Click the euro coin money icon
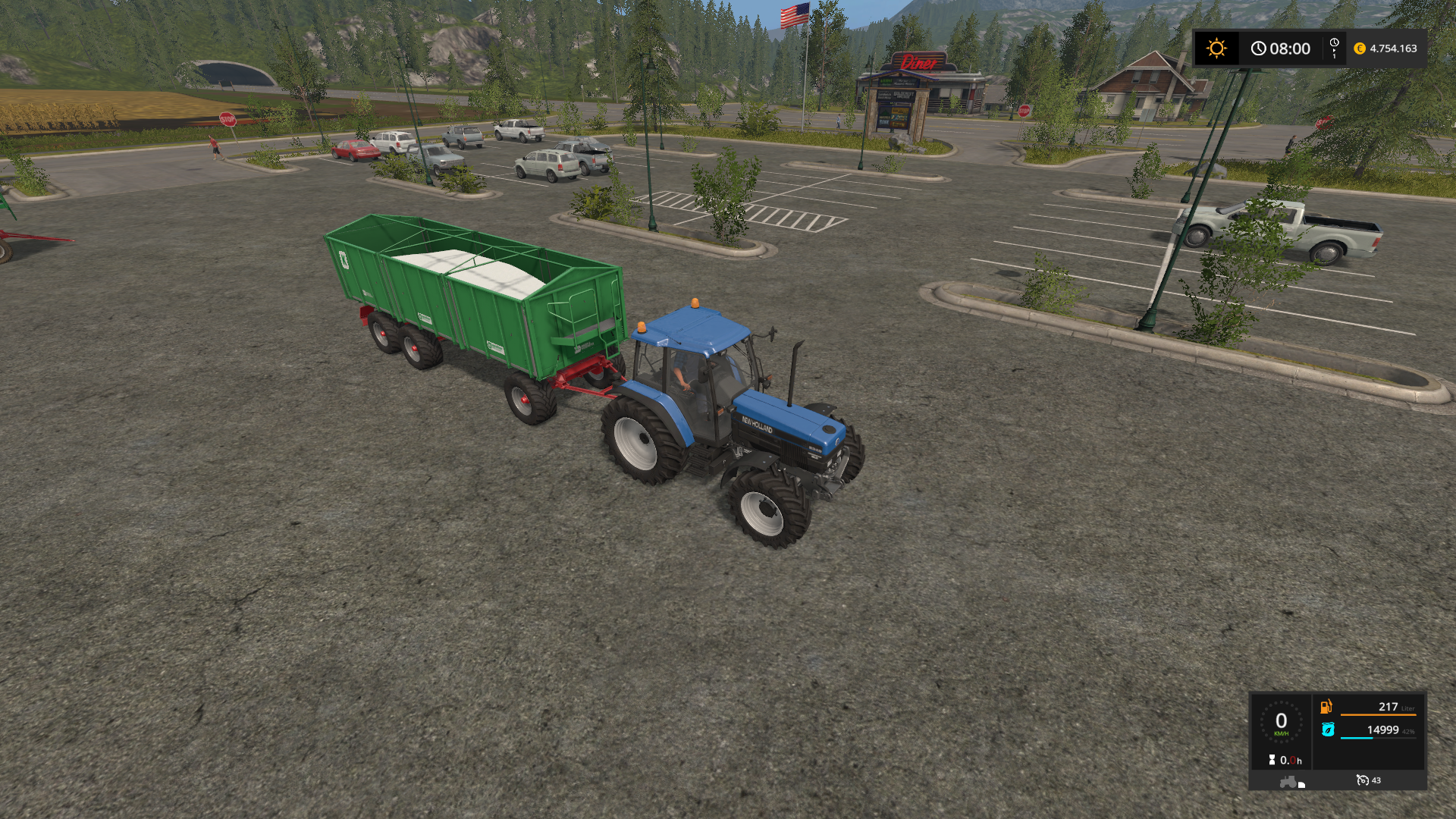This screenshot has height=819, width=1456. pos(1360,49)
